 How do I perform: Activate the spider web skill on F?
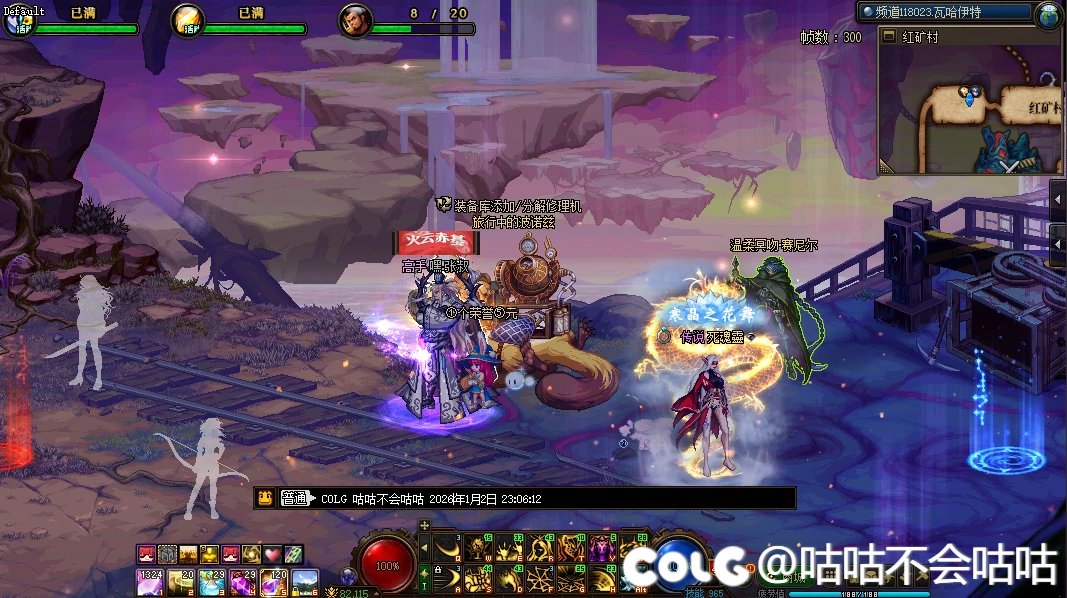(x=540, y=578)
